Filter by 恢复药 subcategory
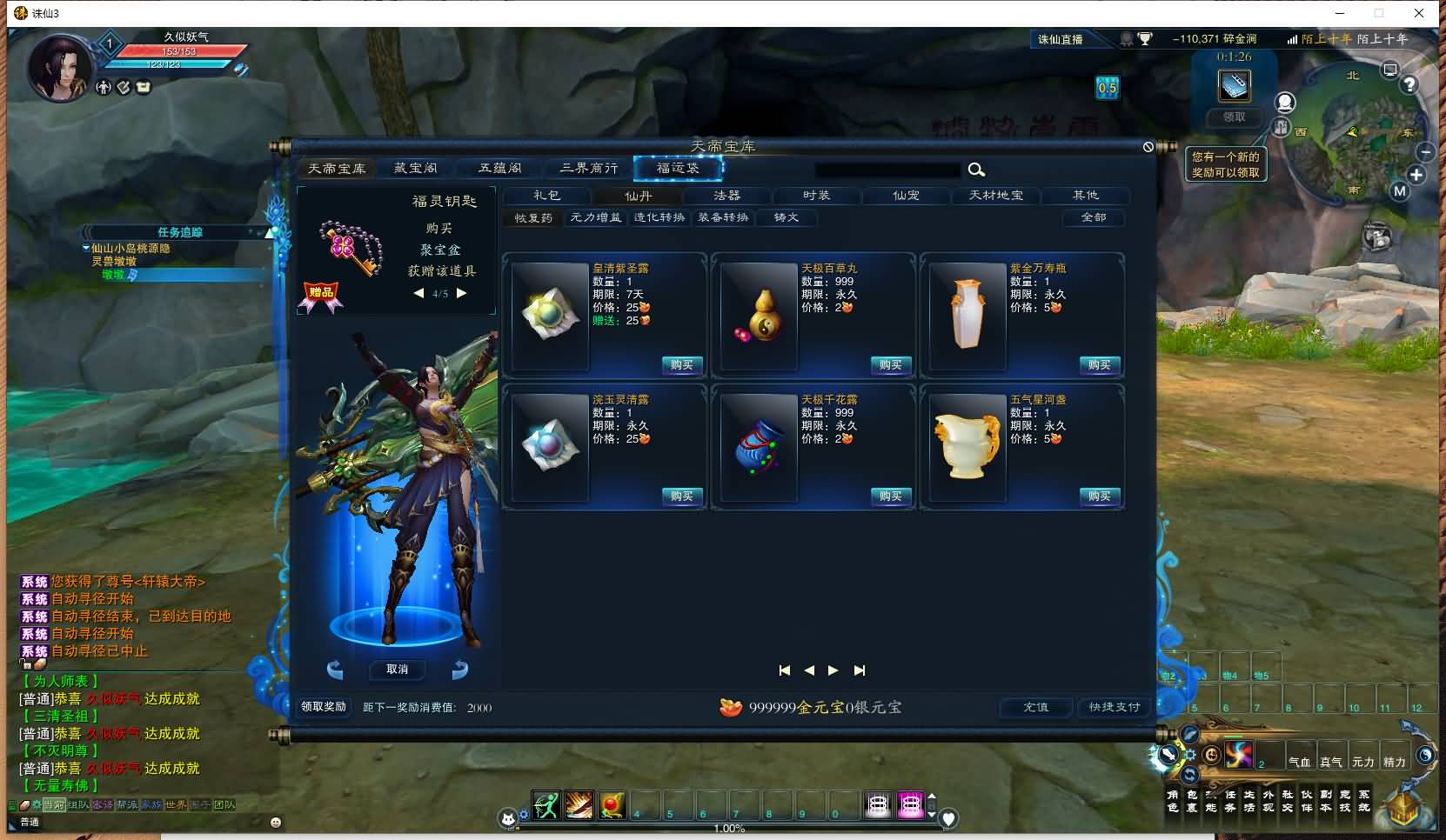Viewport: 1446px width, 840px height. tap(533, 217)
